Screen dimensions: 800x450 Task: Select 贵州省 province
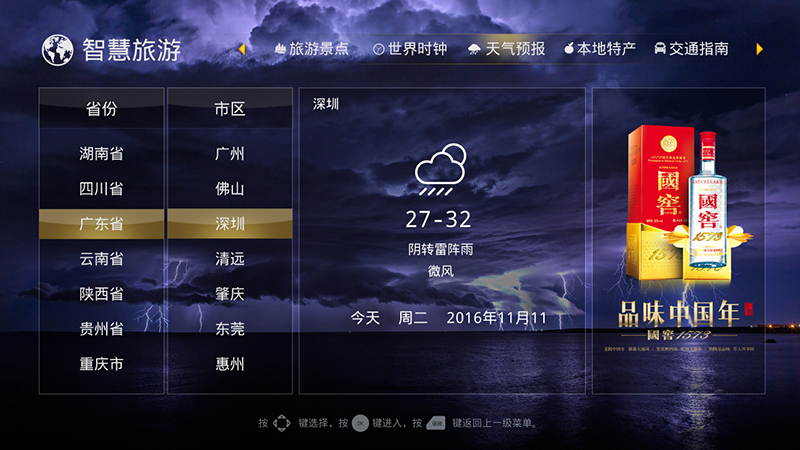101,329
